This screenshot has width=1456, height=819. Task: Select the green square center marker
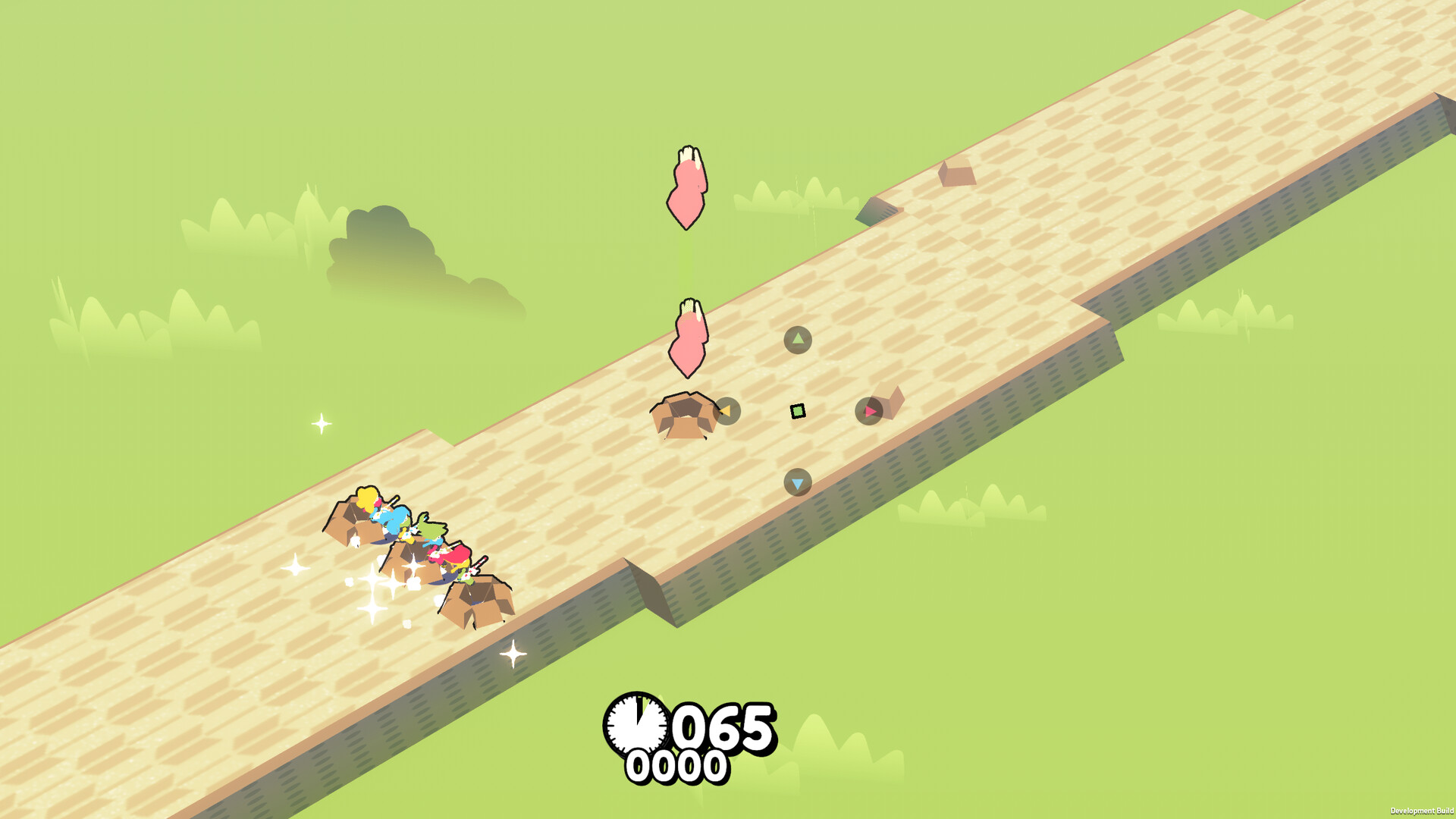click(798, 412)
